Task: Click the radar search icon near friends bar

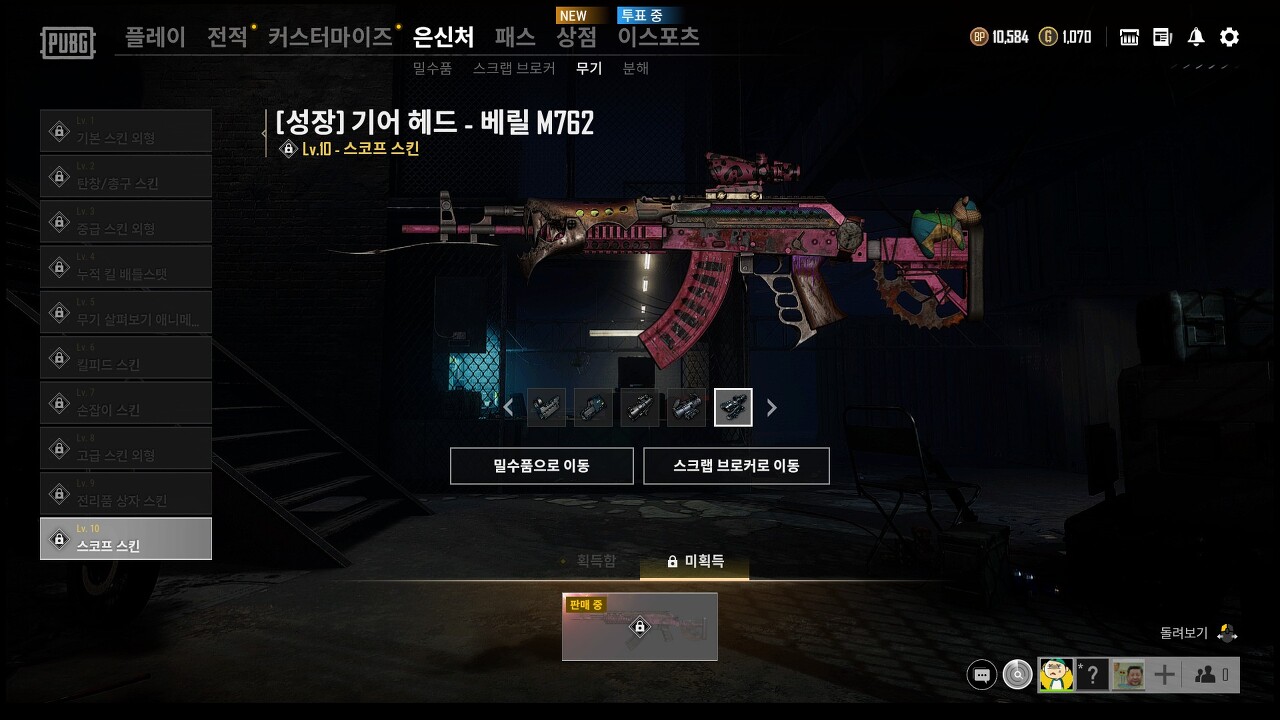Action: 1017,674
